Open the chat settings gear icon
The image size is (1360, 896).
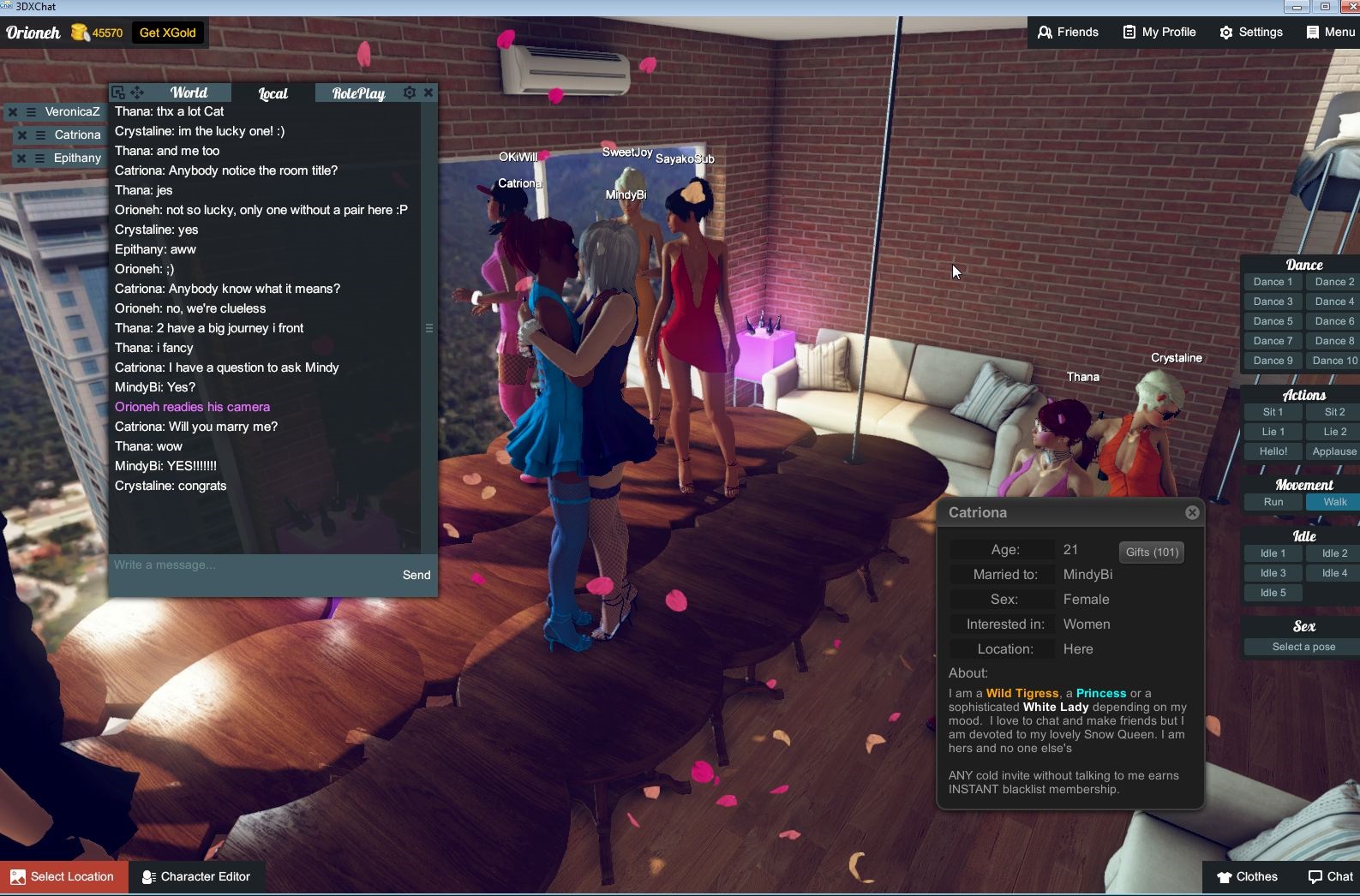(410, 92)
